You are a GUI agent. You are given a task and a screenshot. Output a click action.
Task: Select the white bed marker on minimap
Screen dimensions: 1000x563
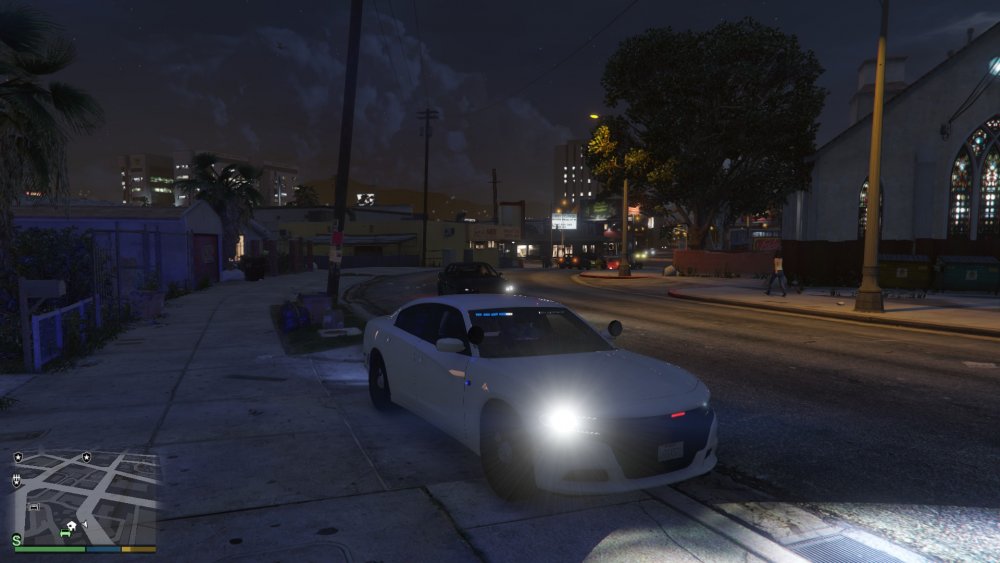34,507
